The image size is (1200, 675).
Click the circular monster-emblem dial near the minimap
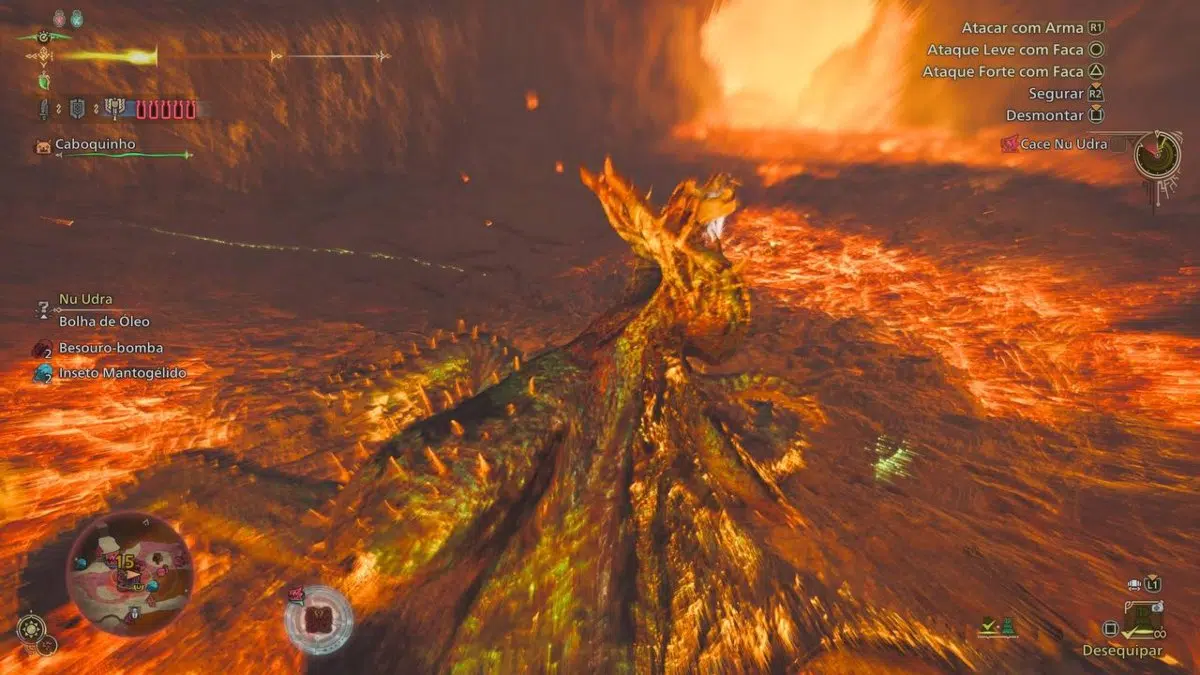(x=318, y=619)
